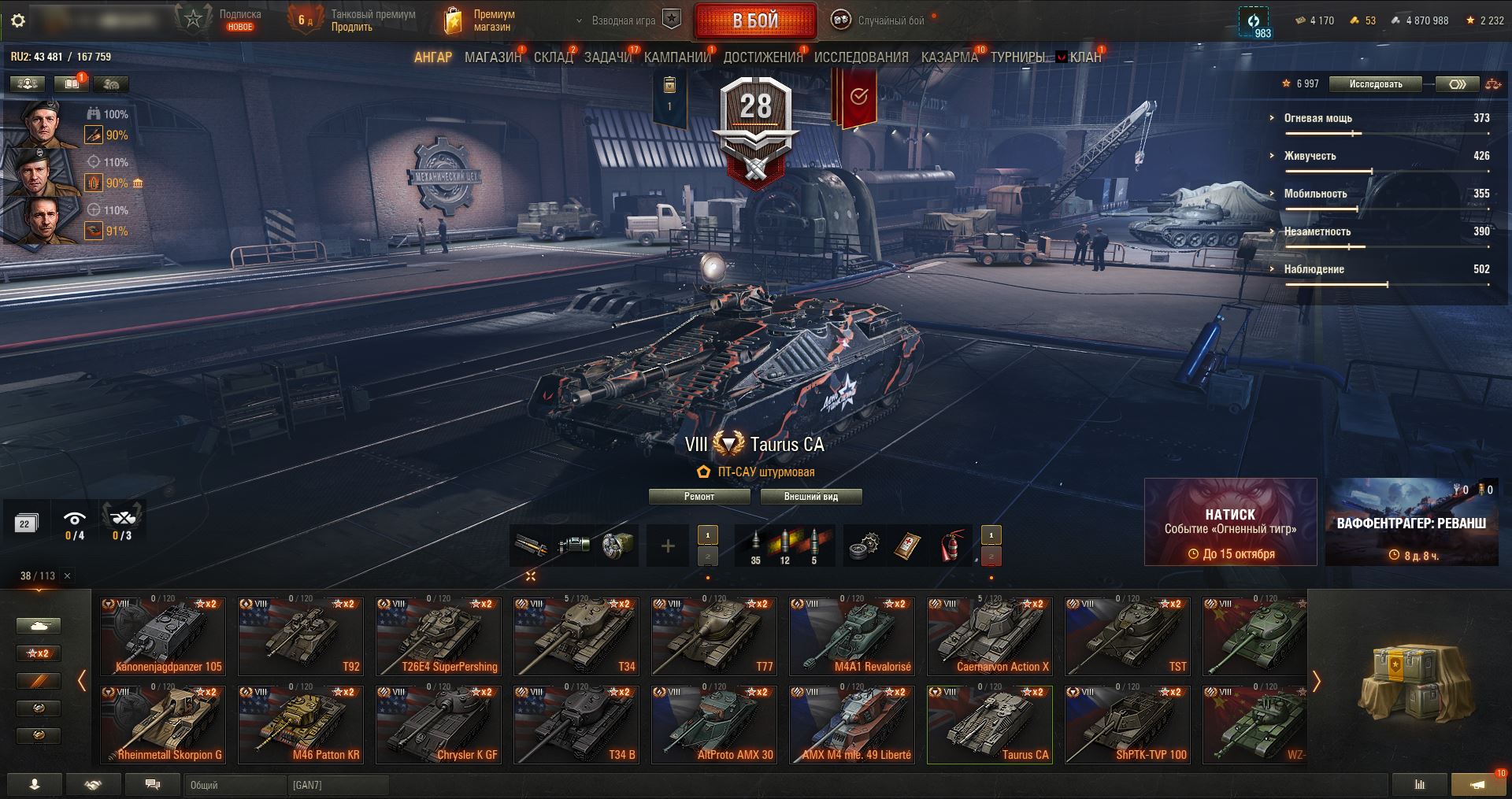Open the ИССЛЕДОВАНИЯ tab
Screen dimensions: 1512x799
(x=861, y=57)
